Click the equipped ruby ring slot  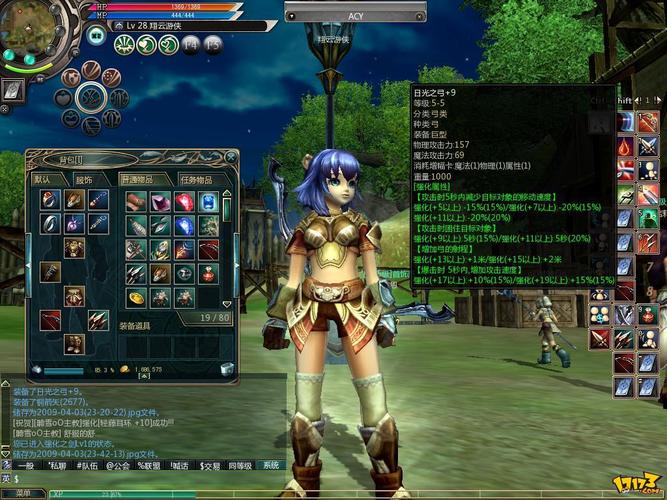click(49, 200)
